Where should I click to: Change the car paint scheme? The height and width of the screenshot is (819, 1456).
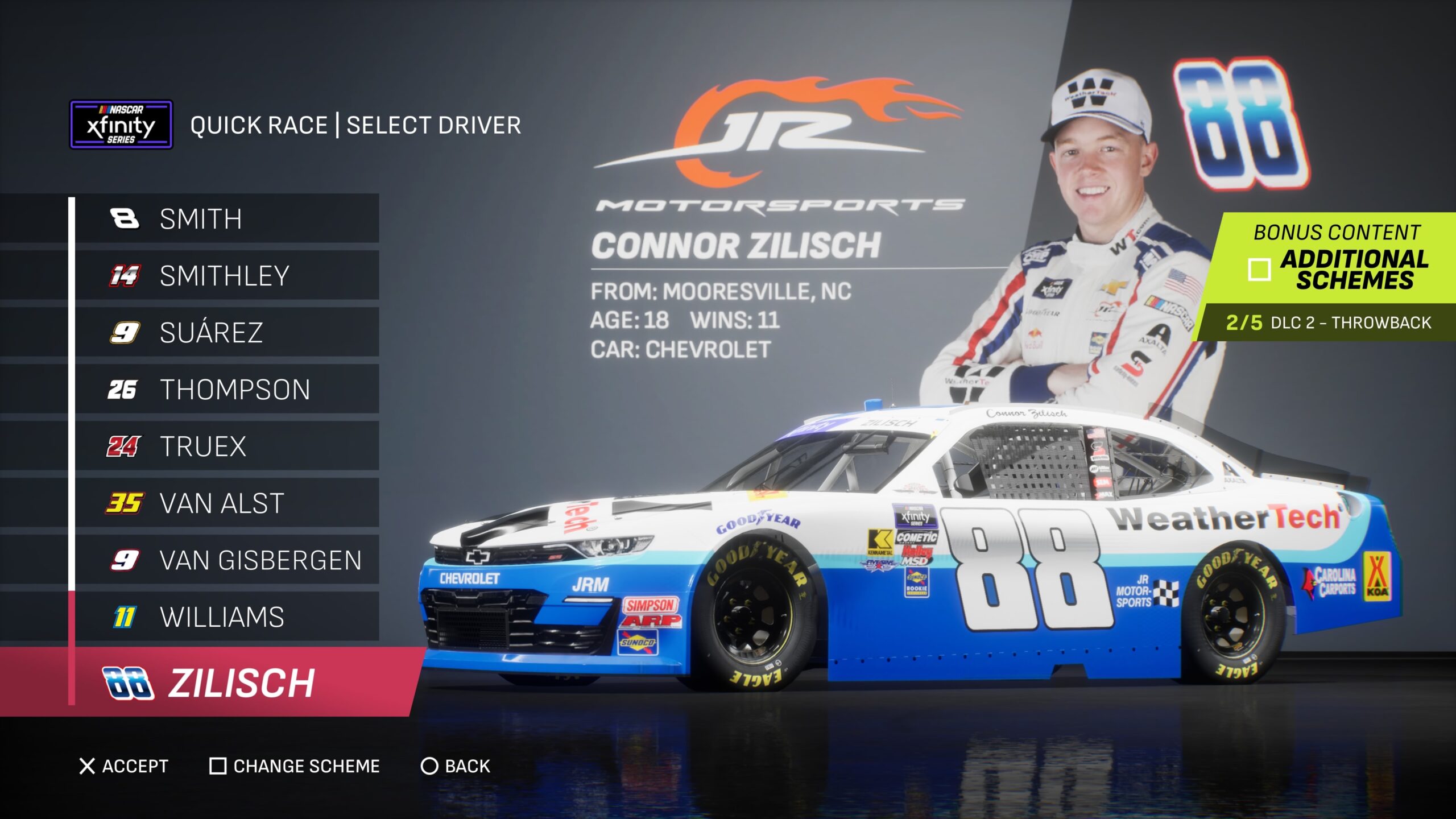click(x=295, y=766)
